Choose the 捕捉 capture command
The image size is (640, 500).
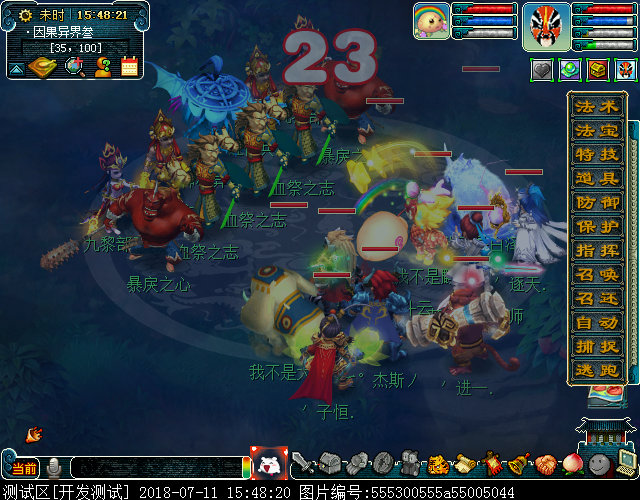596,347
